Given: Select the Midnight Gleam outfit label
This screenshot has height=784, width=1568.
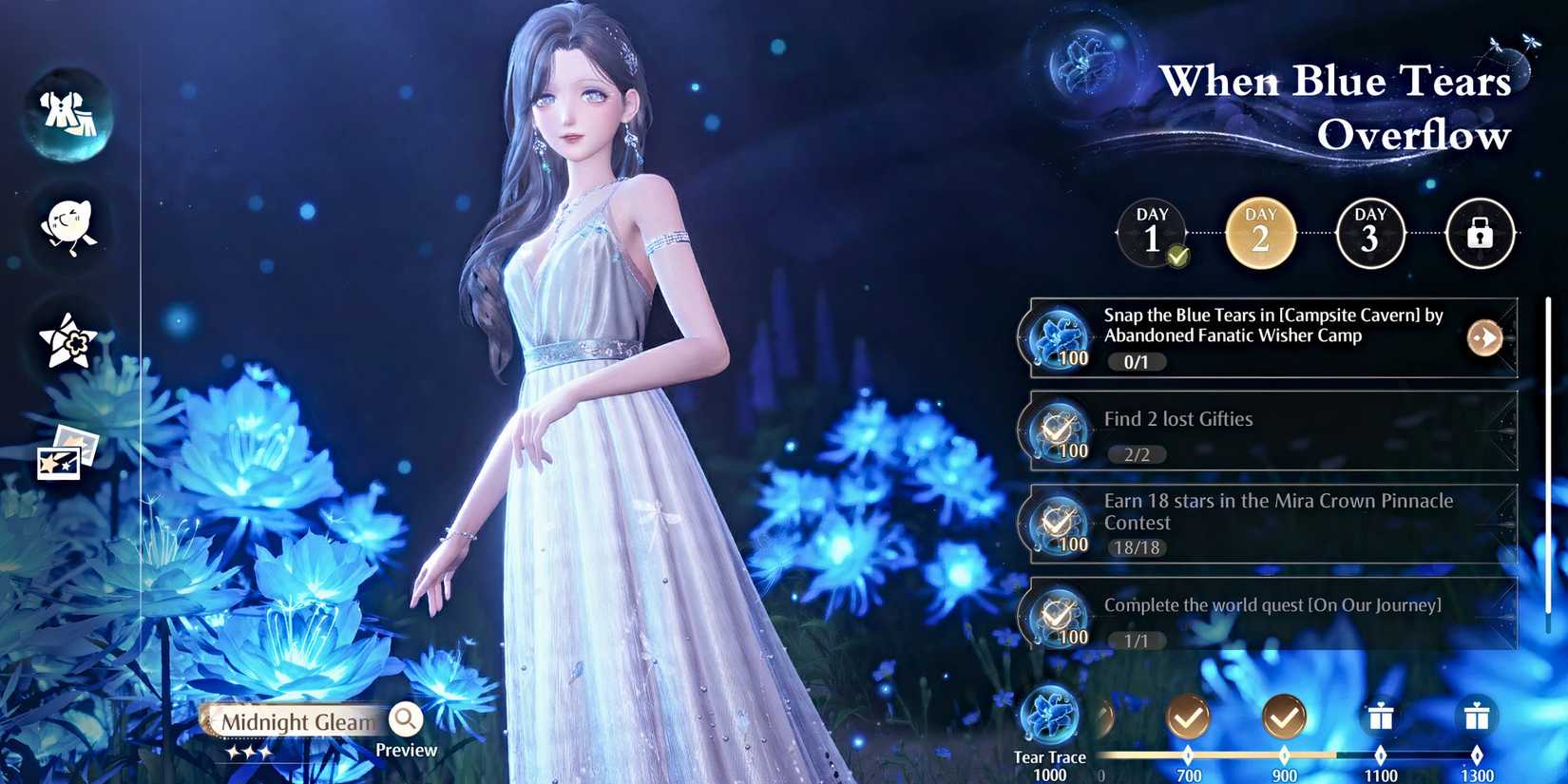Looking at the screenshot, I should 296,722.
